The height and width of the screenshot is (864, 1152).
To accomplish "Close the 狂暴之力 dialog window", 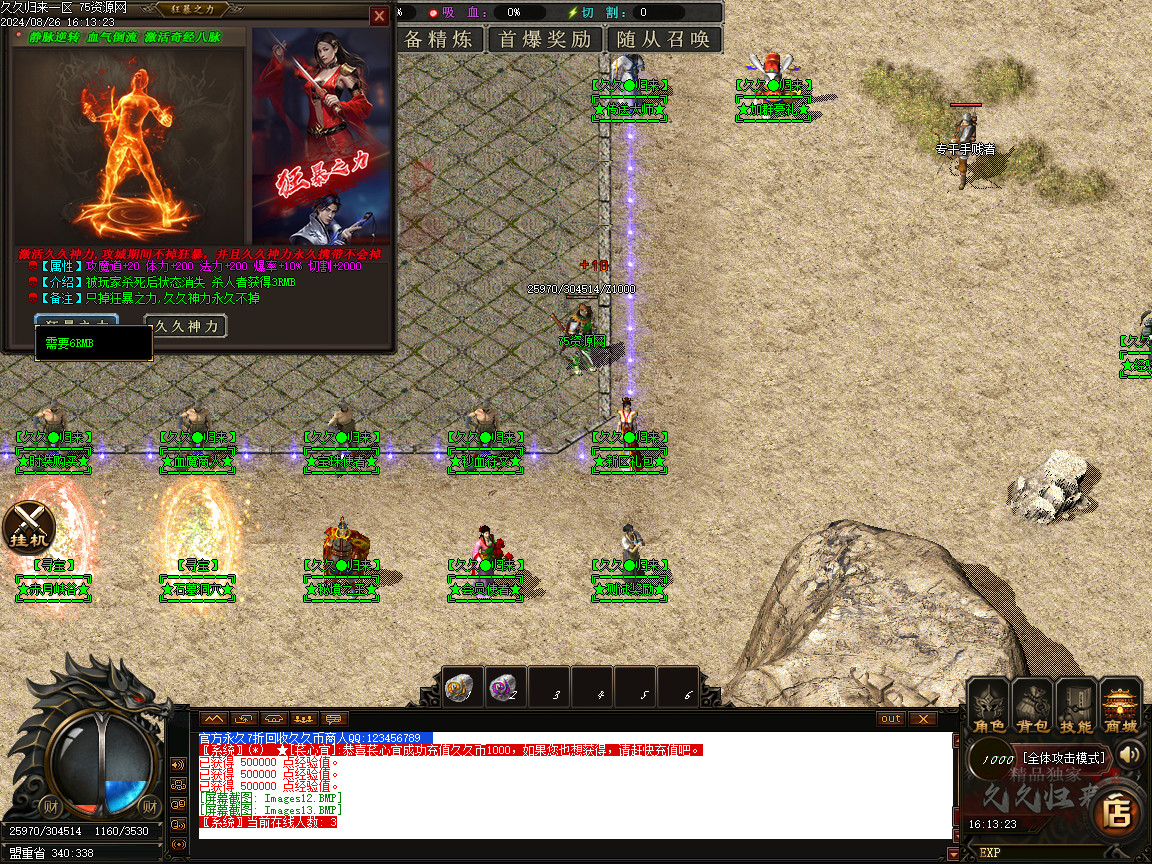I will [379, 16].
